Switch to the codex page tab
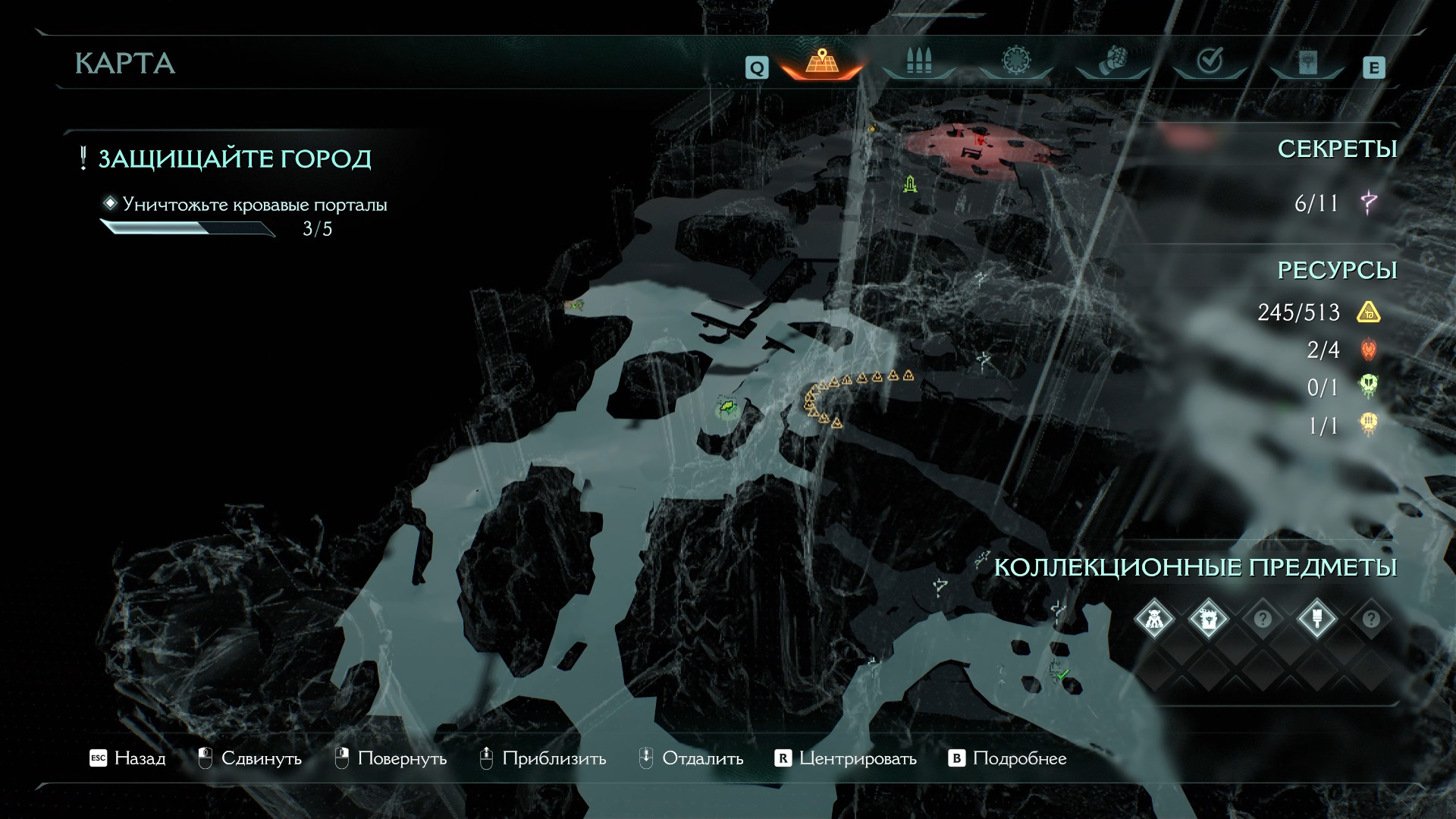 [x=1307, y=63]
